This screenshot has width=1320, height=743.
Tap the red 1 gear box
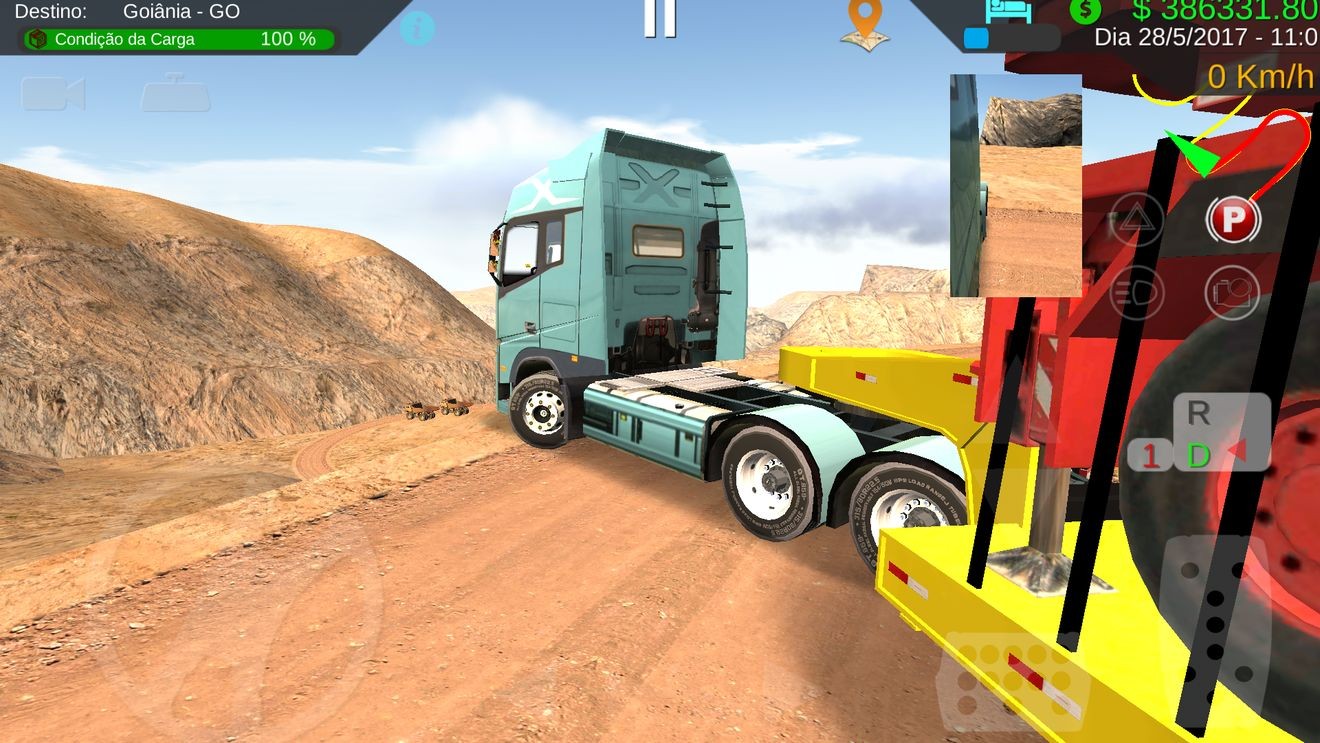point(1151,456)
